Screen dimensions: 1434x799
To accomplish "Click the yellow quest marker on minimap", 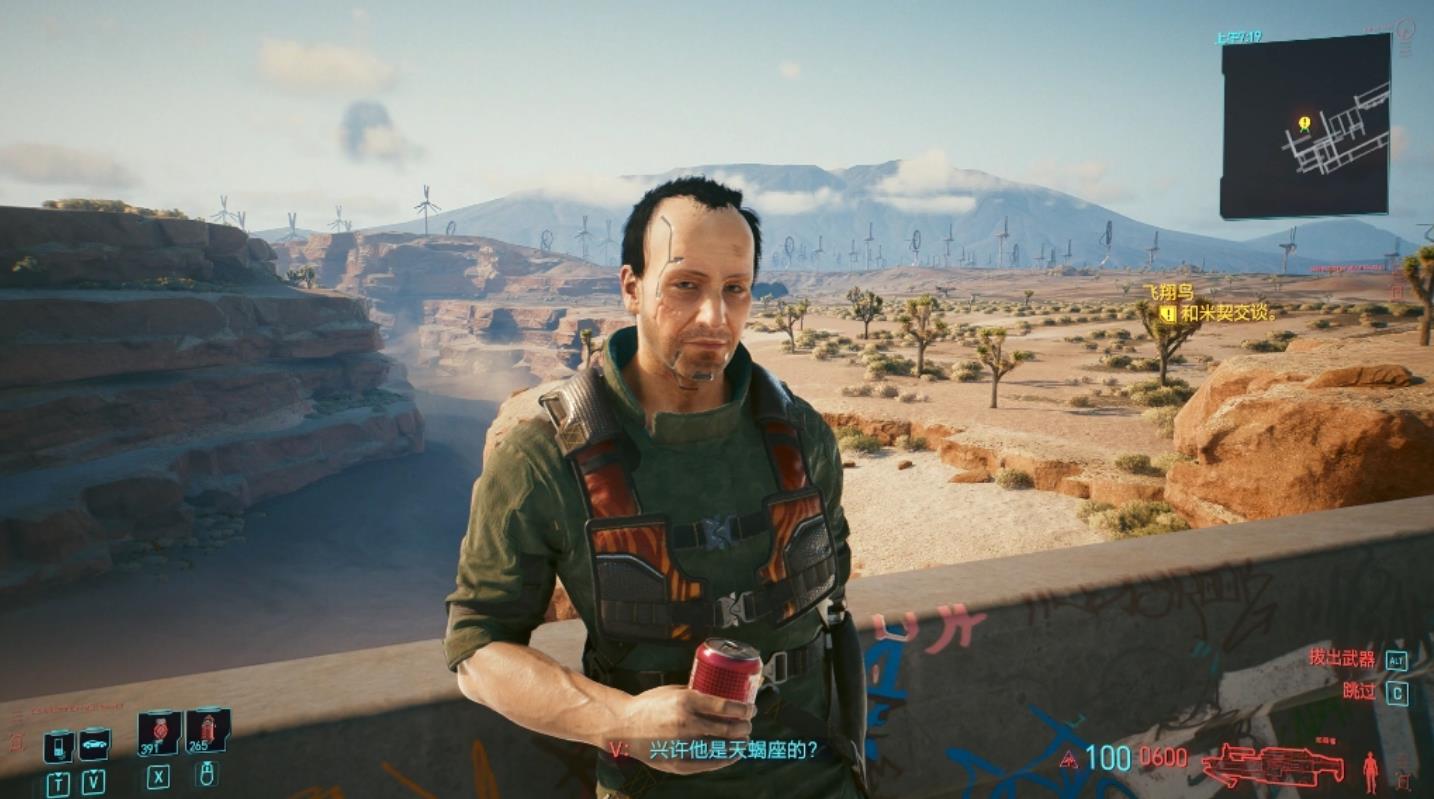I will click(1304, 123).
